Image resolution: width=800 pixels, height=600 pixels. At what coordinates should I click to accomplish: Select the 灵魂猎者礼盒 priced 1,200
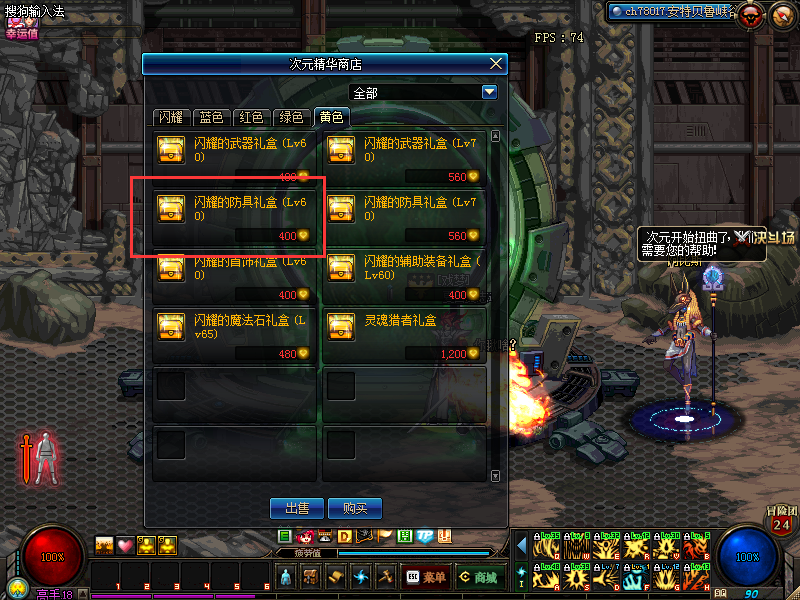tap(405, 336)
